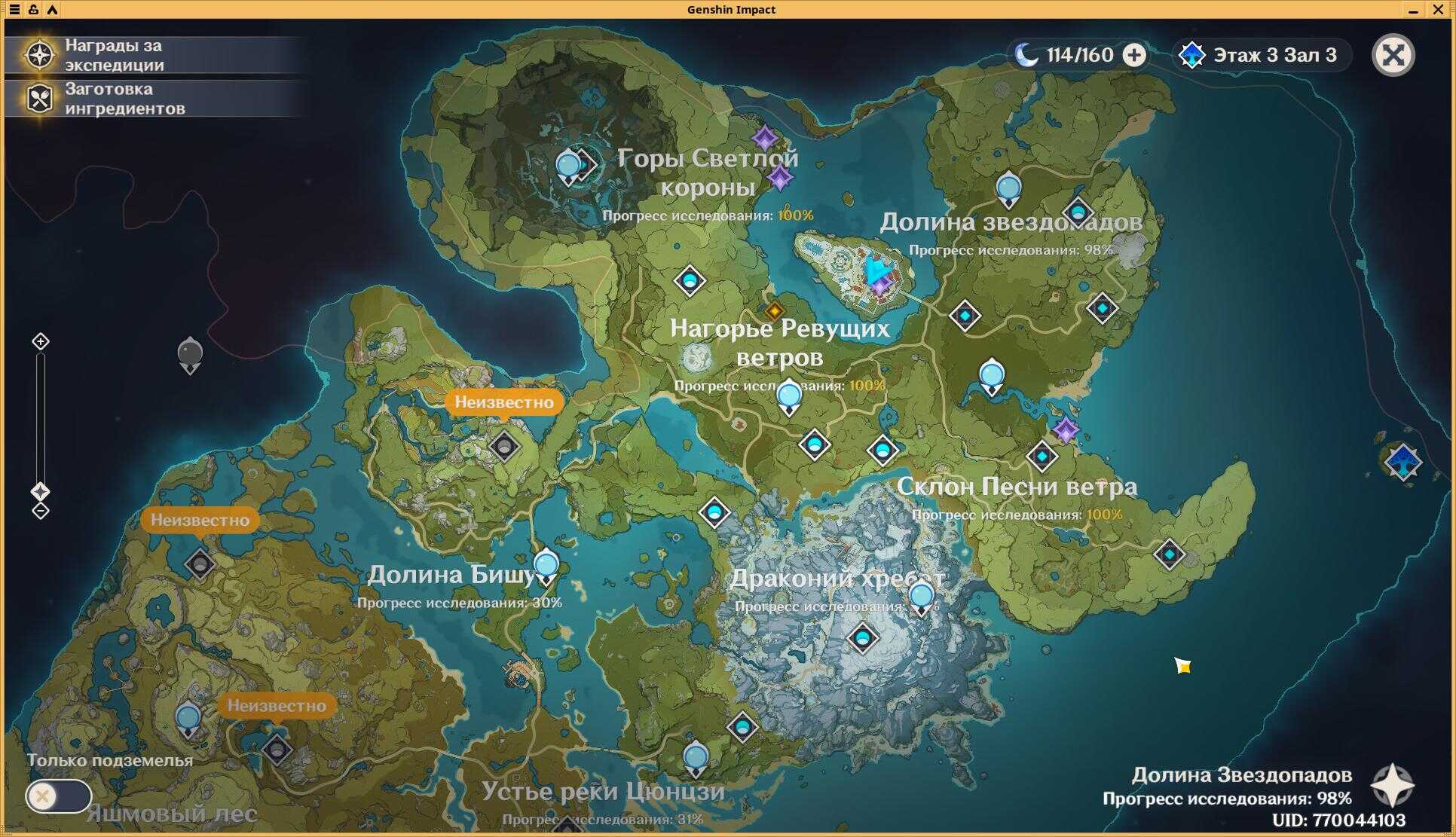Select the Dragonspine Statue of the Seven marker
1456x837 pixels.
tap(921, 597)
